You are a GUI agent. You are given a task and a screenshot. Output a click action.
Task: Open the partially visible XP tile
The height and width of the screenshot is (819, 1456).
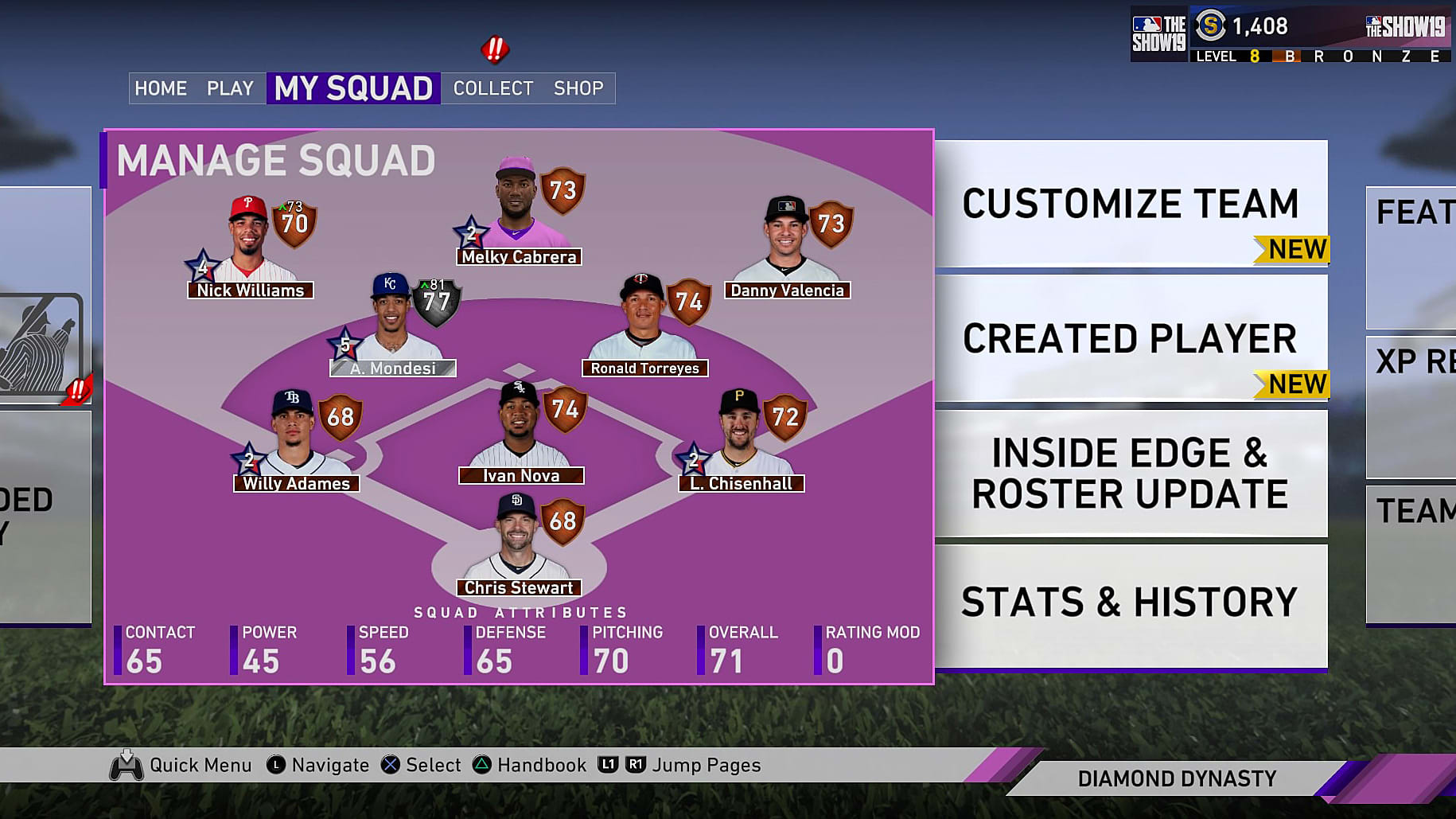click(x=1412, y=406)
